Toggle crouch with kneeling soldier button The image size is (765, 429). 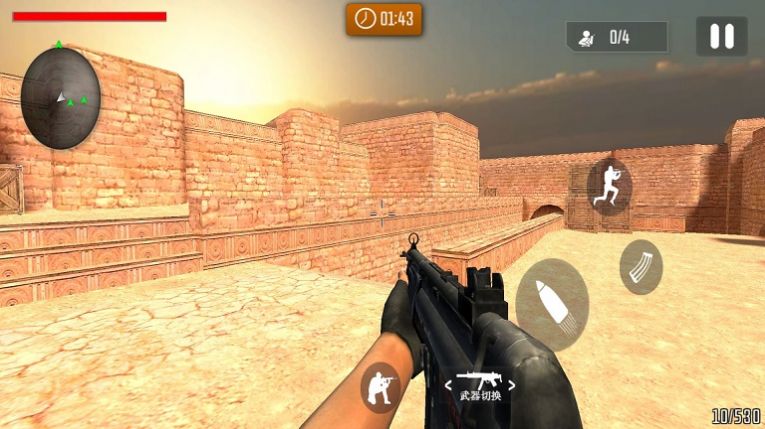380,386
